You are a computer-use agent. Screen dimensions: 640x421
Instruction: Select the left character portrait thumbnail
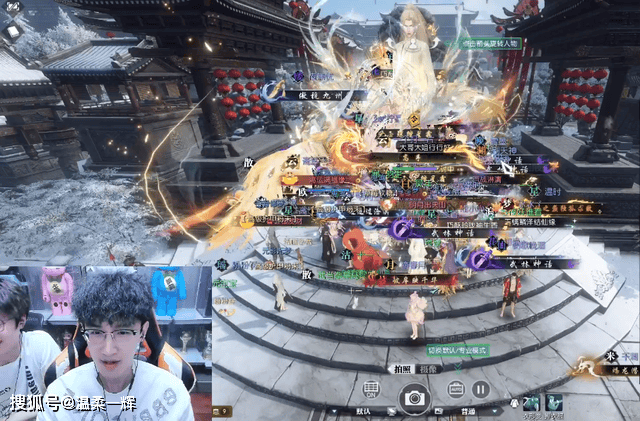531,403
